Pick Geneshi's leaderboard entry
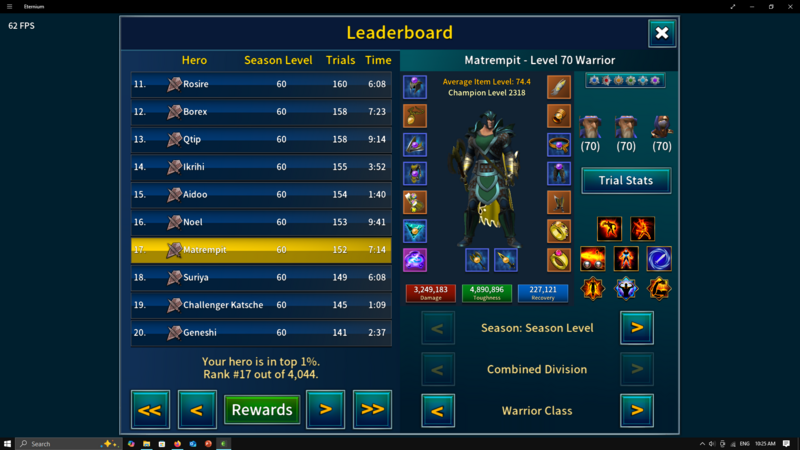This screenshot has height=450, width=800. (261, 332)
